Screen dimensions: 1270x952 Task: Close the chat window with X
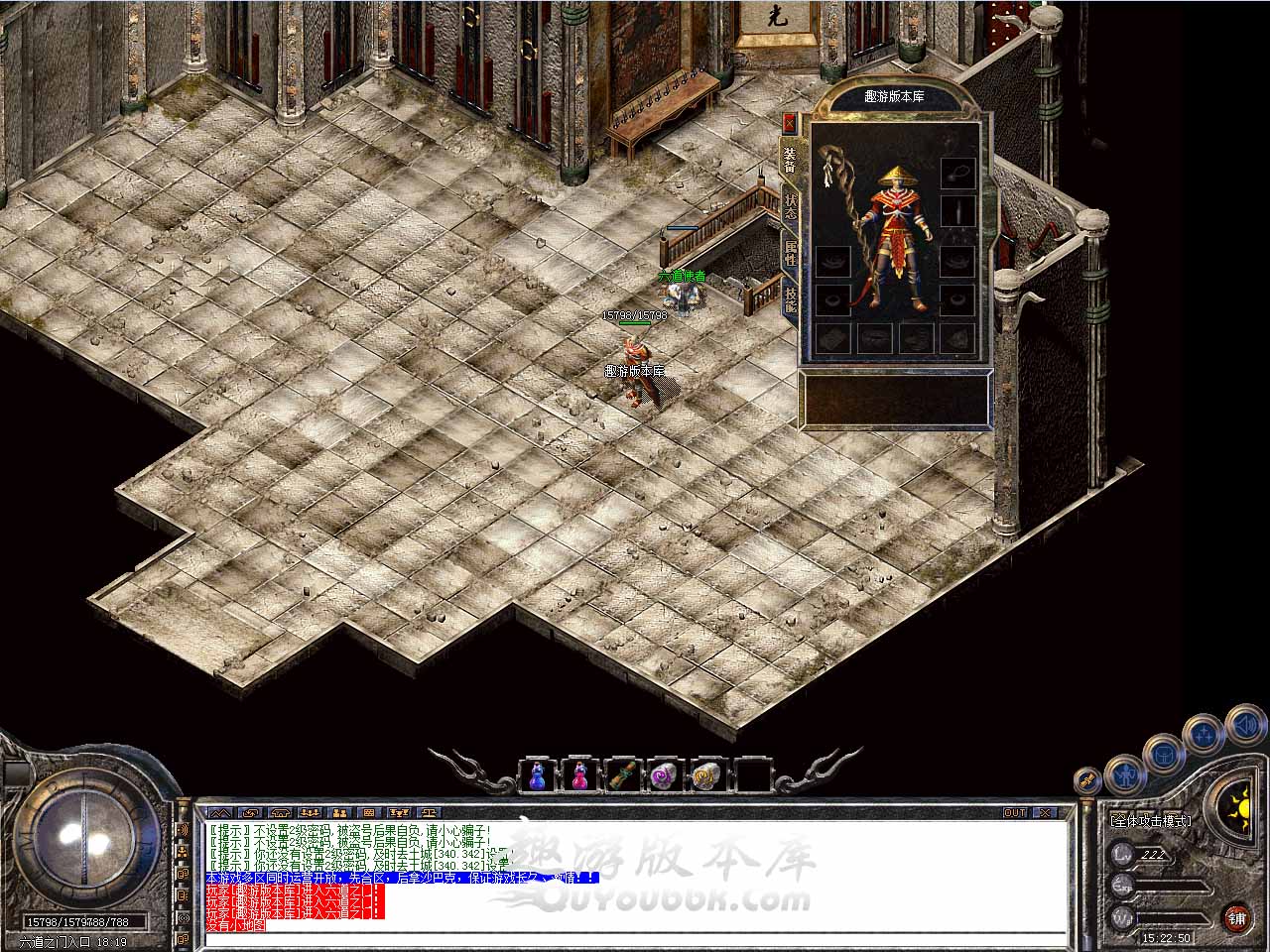point(1045,813)
